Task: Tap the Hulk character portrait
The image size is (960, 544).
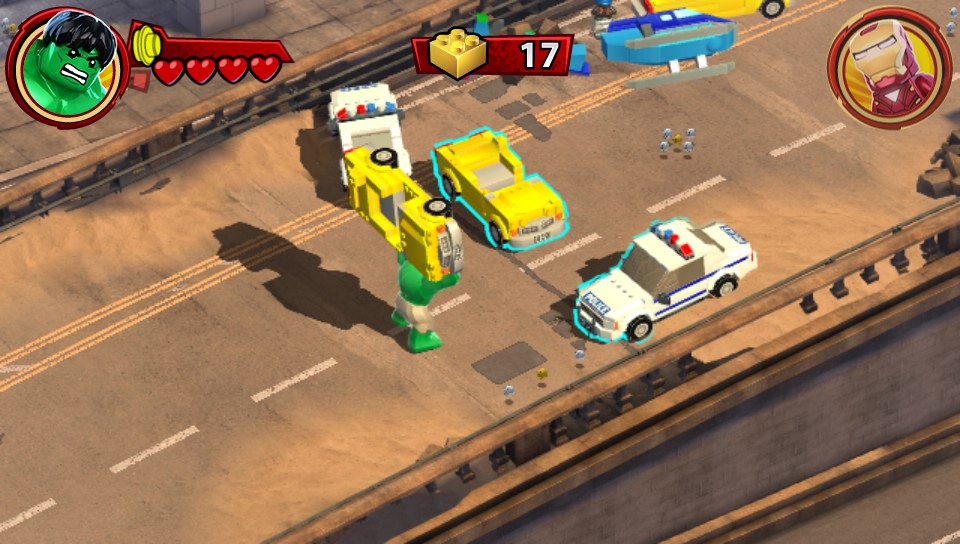Action: click(x=65, y=66)
